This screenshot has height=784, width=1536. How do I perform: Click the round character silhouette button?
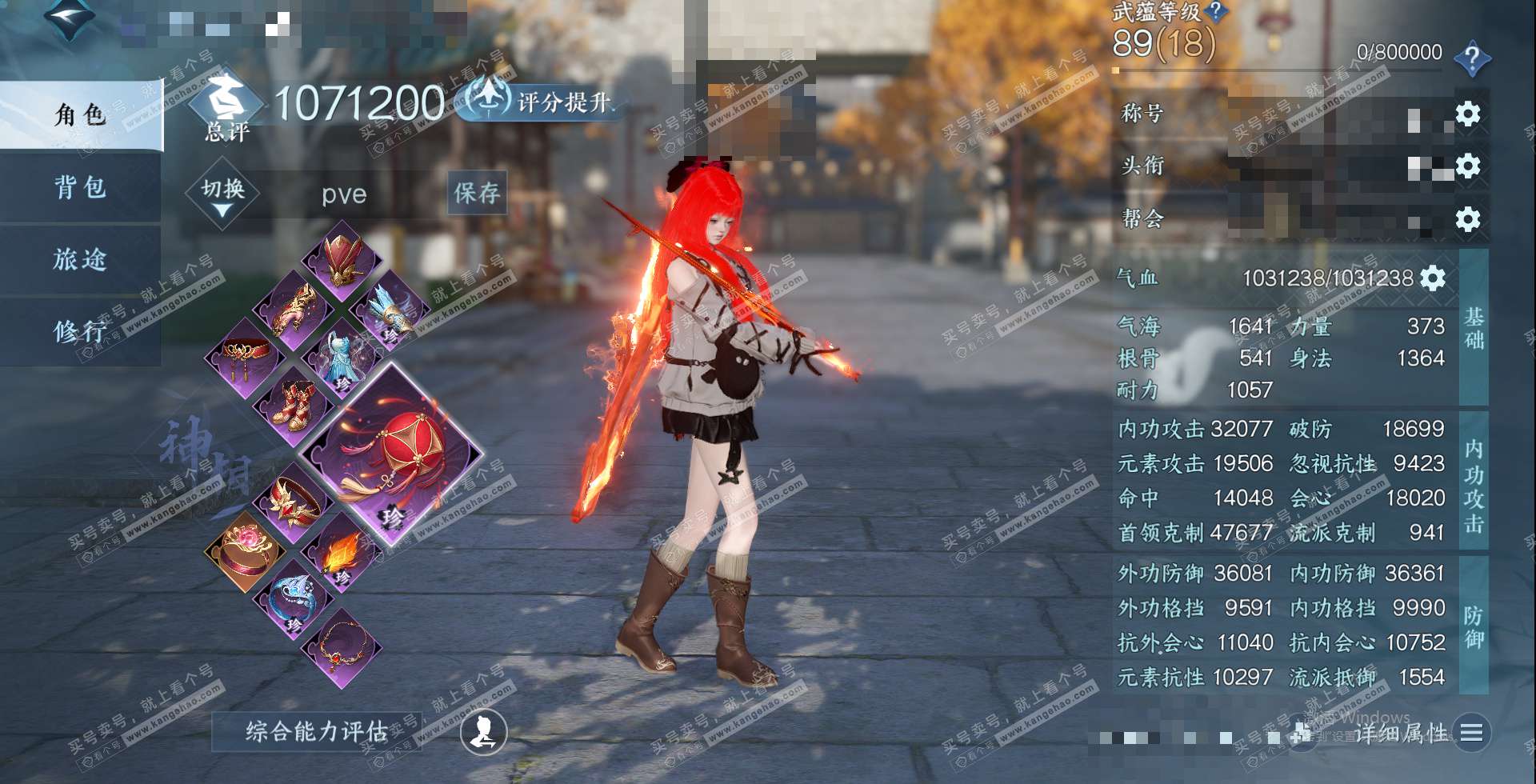coord(483,732)
